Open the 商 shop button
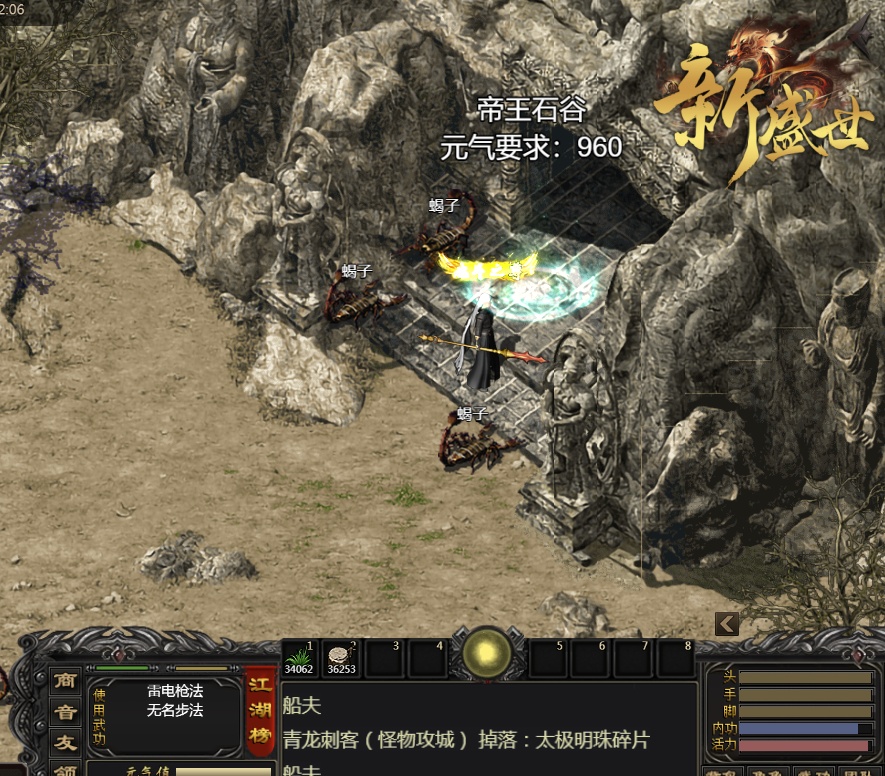Viewport: 885px width, 776px height. tap(66, 680)
